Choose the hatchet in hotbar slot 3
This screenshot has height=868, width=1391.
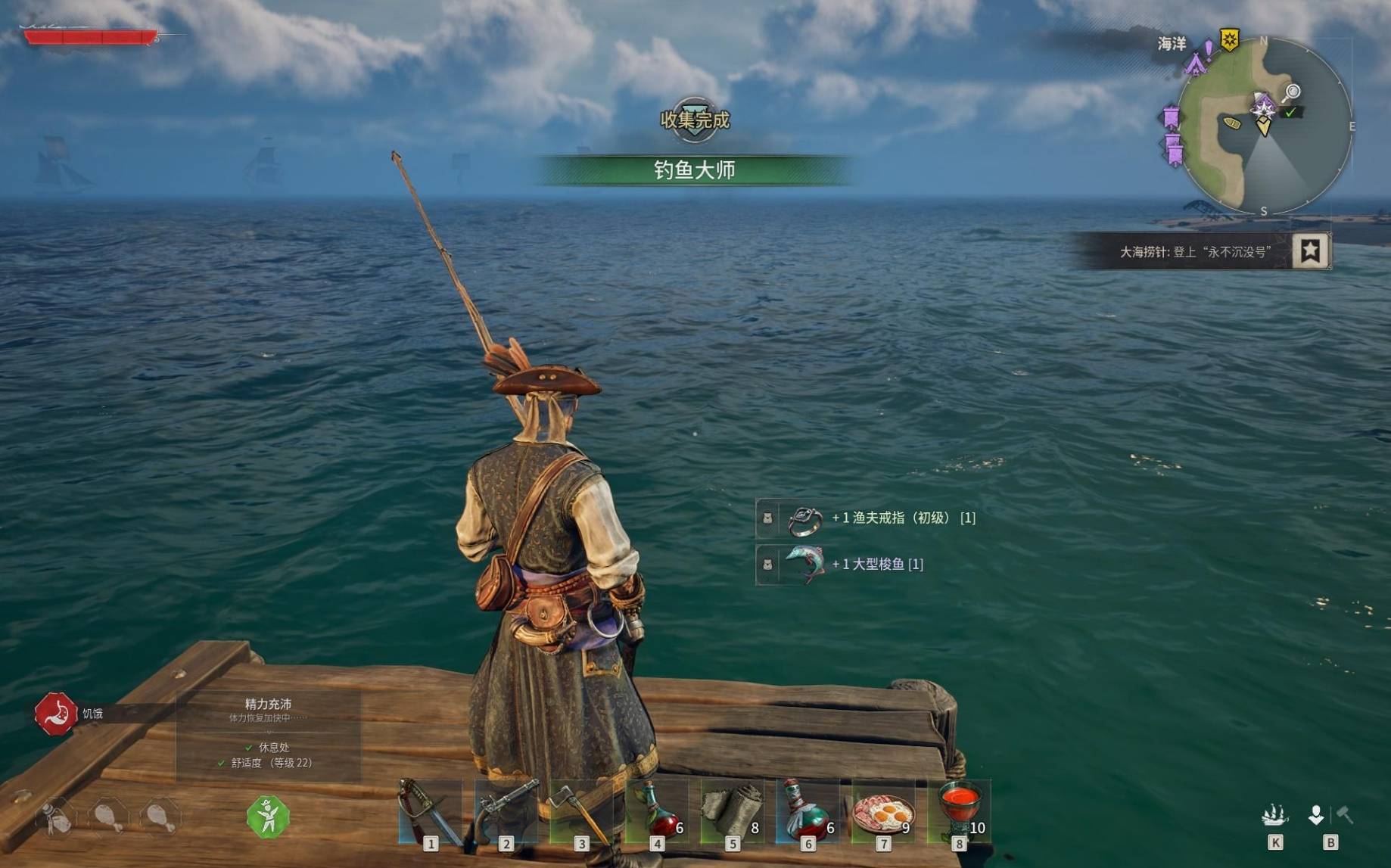[580, 811]
